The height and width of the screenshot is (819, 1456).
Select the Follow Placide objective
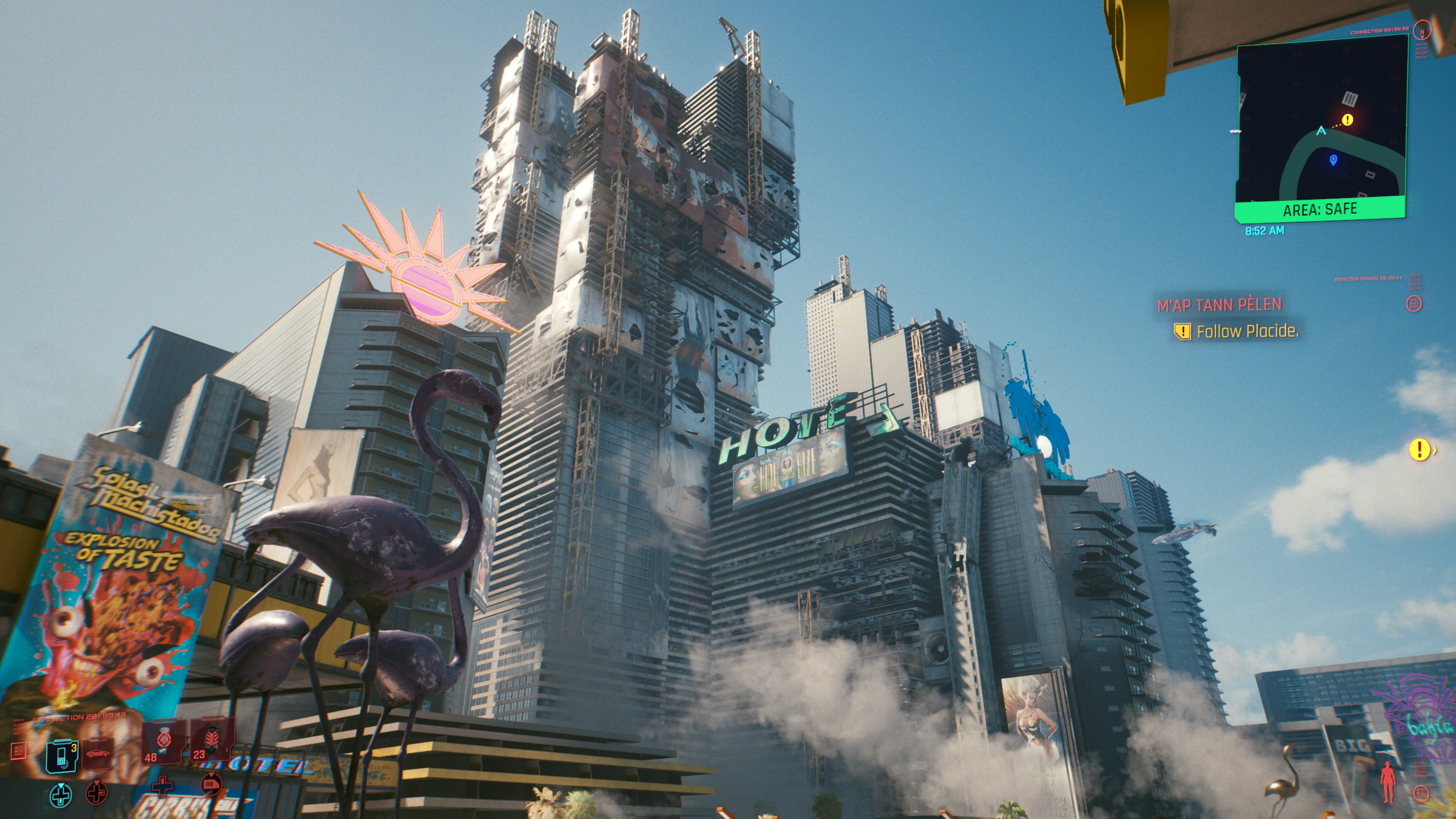click(1247, 332)
